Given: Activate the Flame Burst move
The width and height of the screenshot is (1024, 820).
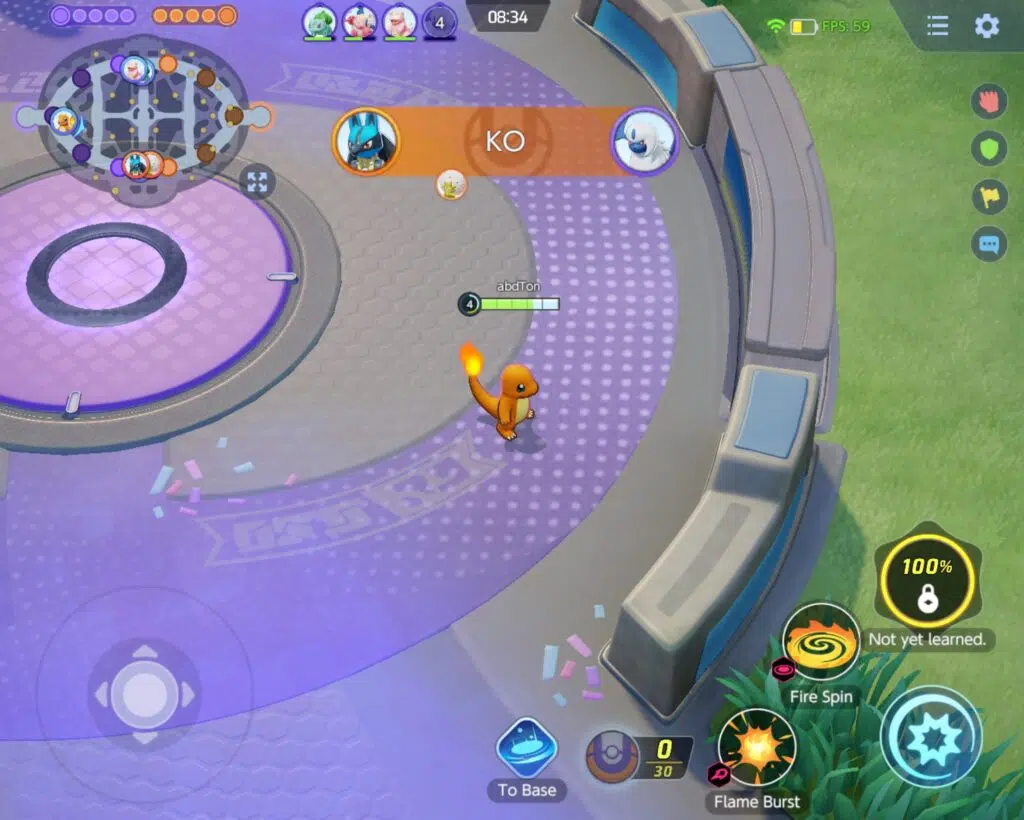Looking at the screenshot, I should pos(757,748).
